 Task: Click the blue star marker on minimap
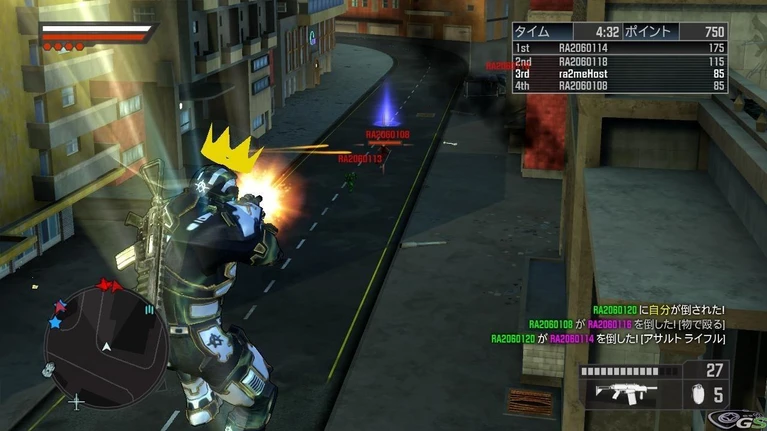tap(55, 323)
